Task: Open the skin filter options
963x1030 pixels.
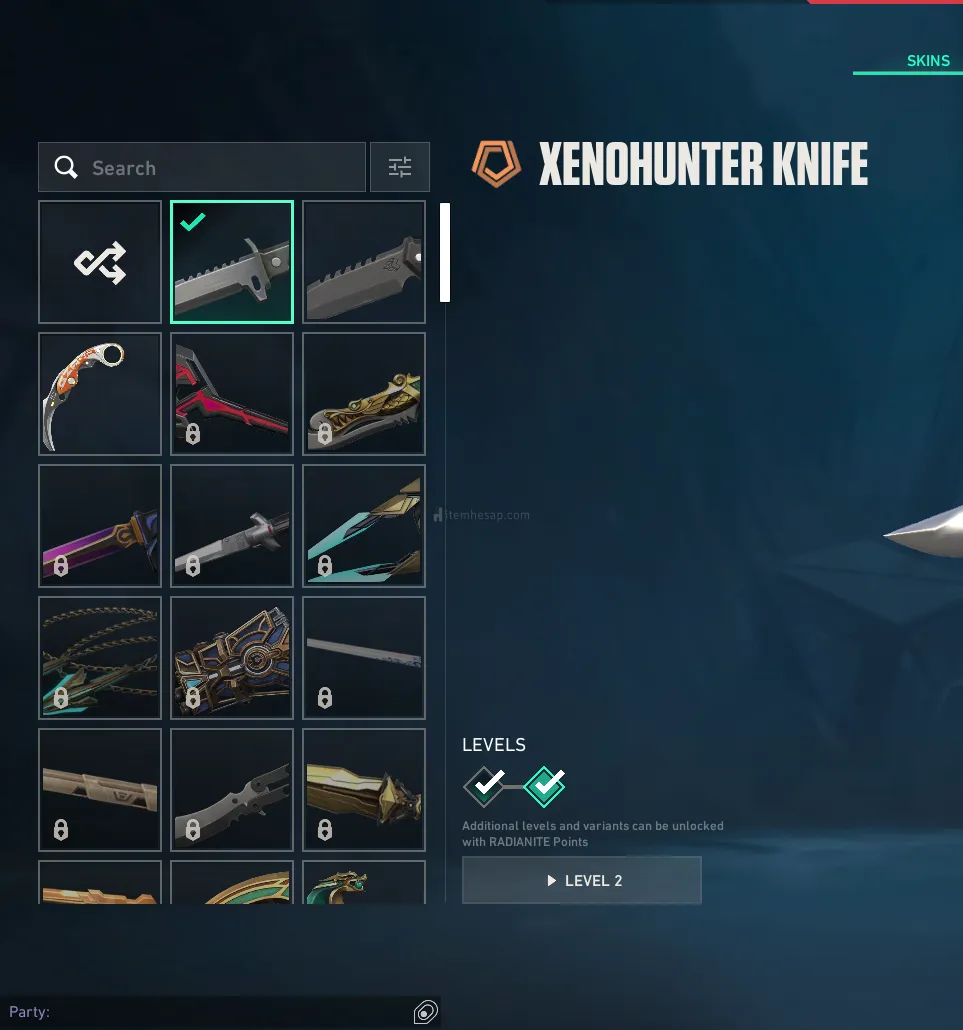Action: (400, 168)
